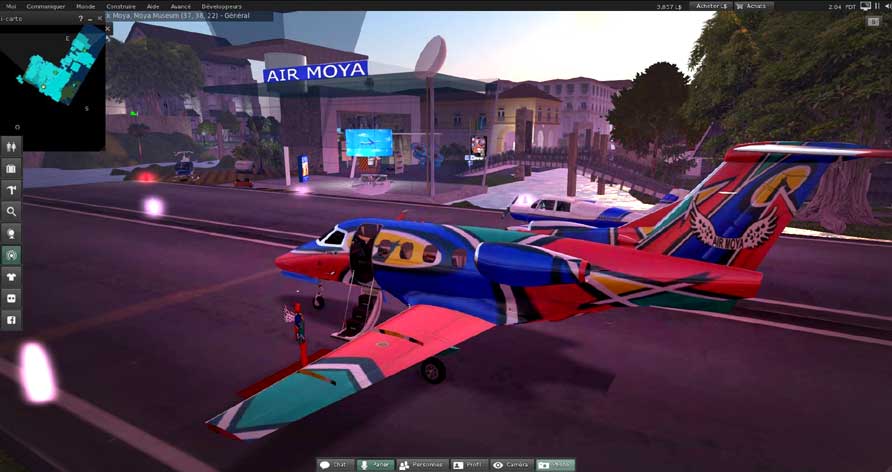Toggle the Parler voice button
892x472 pixels.
(x=376, y=465)
